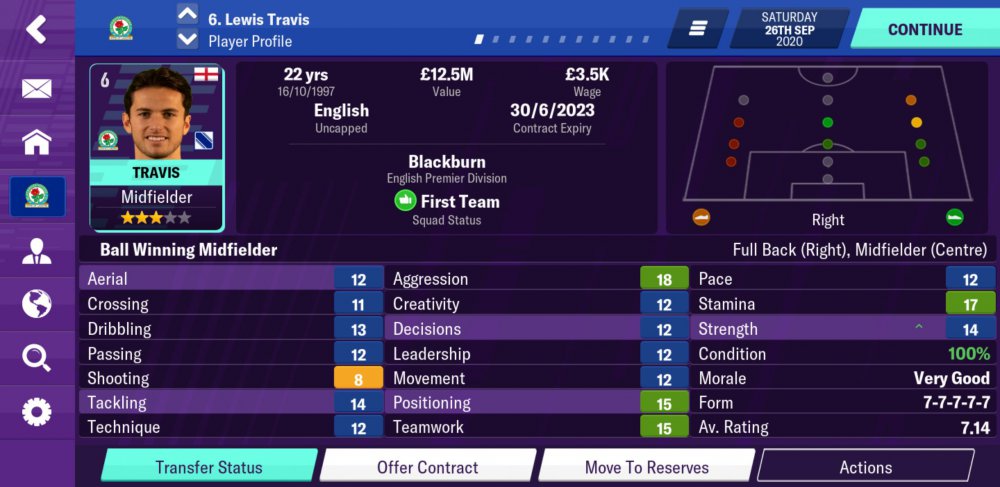
Task: Open the manager profile icon
Action: pyautogui.click(x=36, y=251)
